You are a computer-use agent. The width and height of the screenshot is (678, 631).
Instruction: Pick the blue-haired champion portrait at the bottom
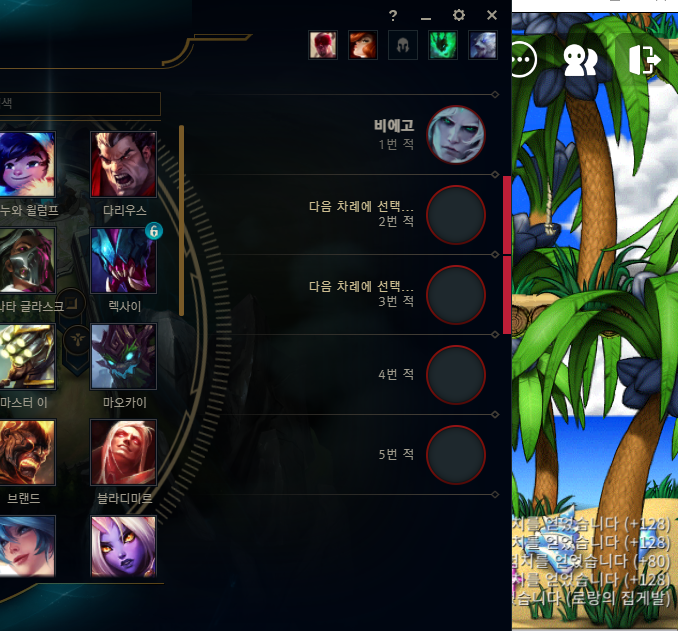27,546
